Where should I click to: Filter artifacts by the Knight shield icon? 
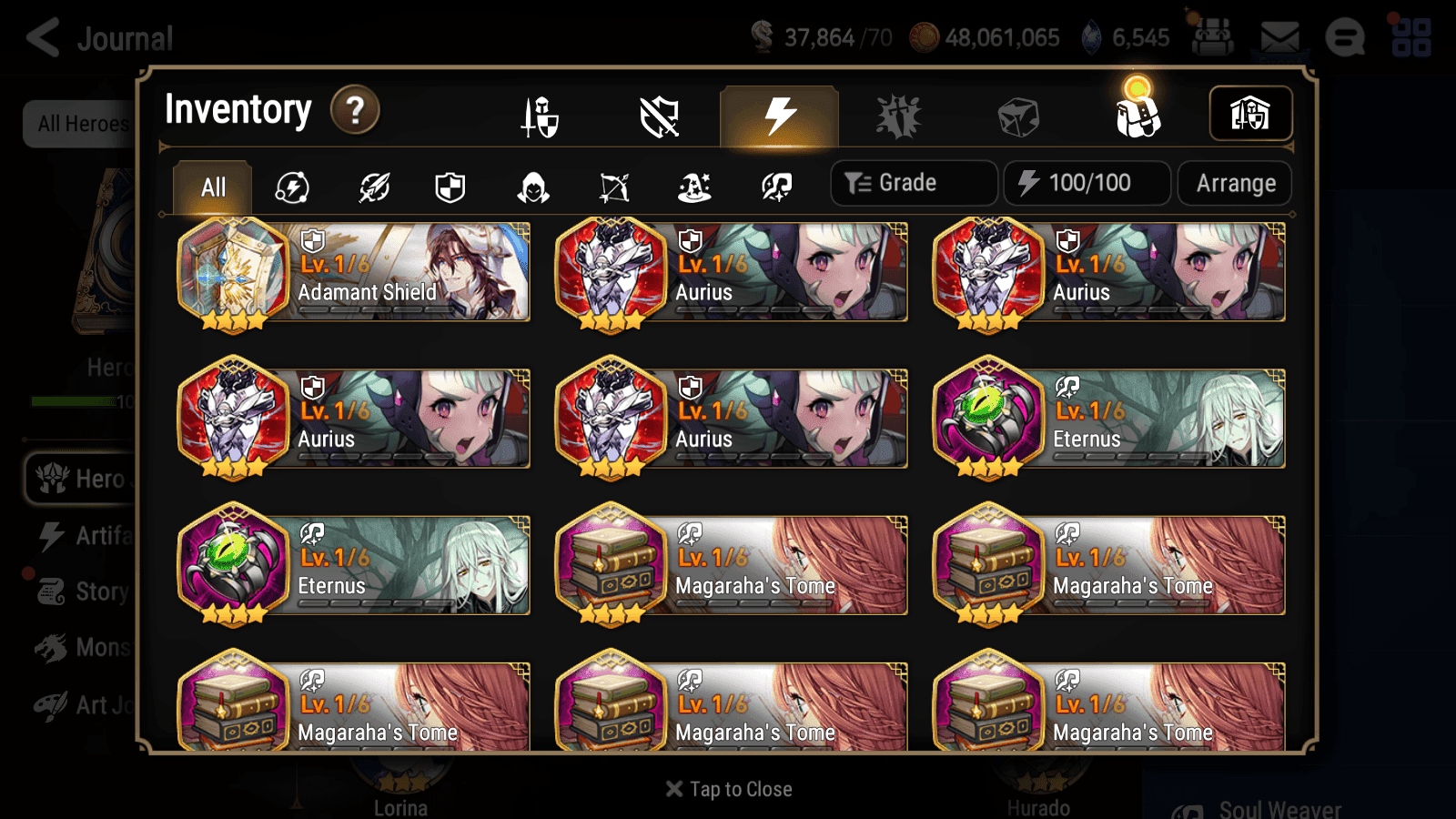(x=452, y=187)
